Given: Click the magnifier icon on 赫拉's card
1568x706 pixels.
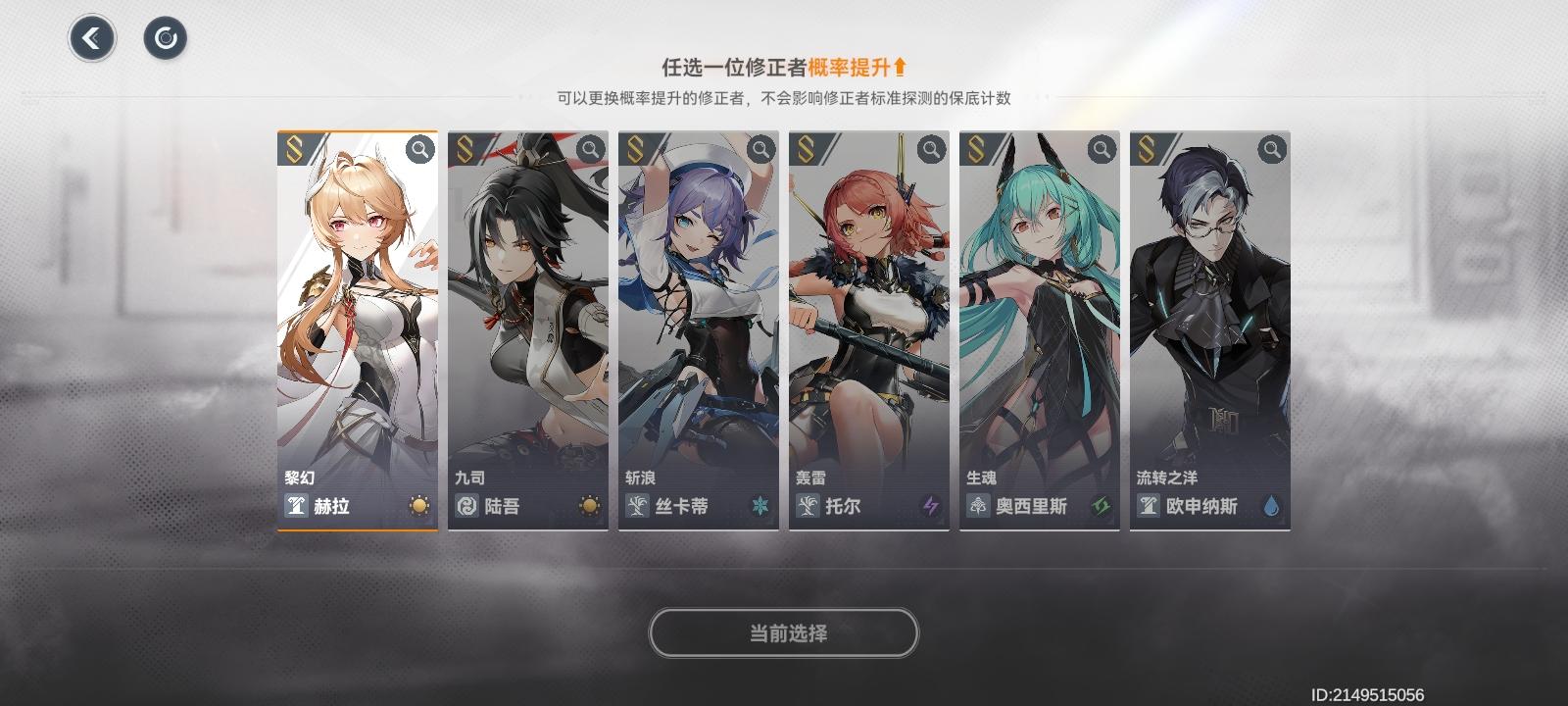Looking at the screenshot, I should [x=419, y=149].
